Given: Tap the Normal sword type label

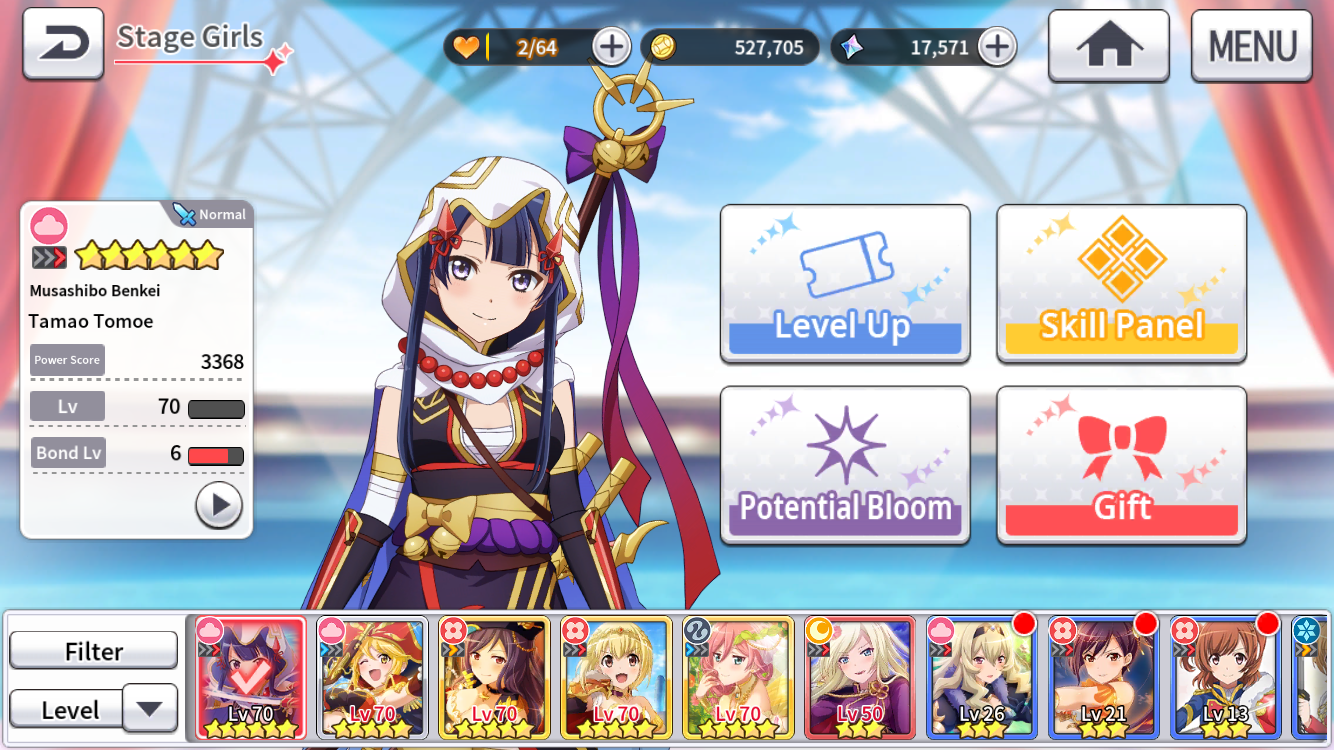Looking at the screenshot, I should (x=208, y=214).
